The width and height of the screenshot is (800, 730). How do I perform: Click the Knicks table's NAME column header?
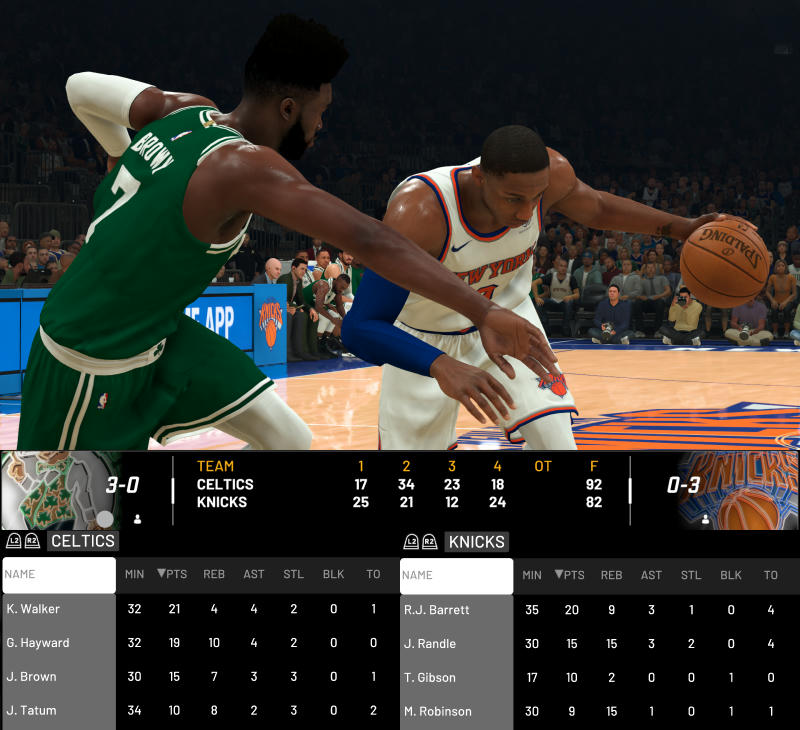pos(456,575)
